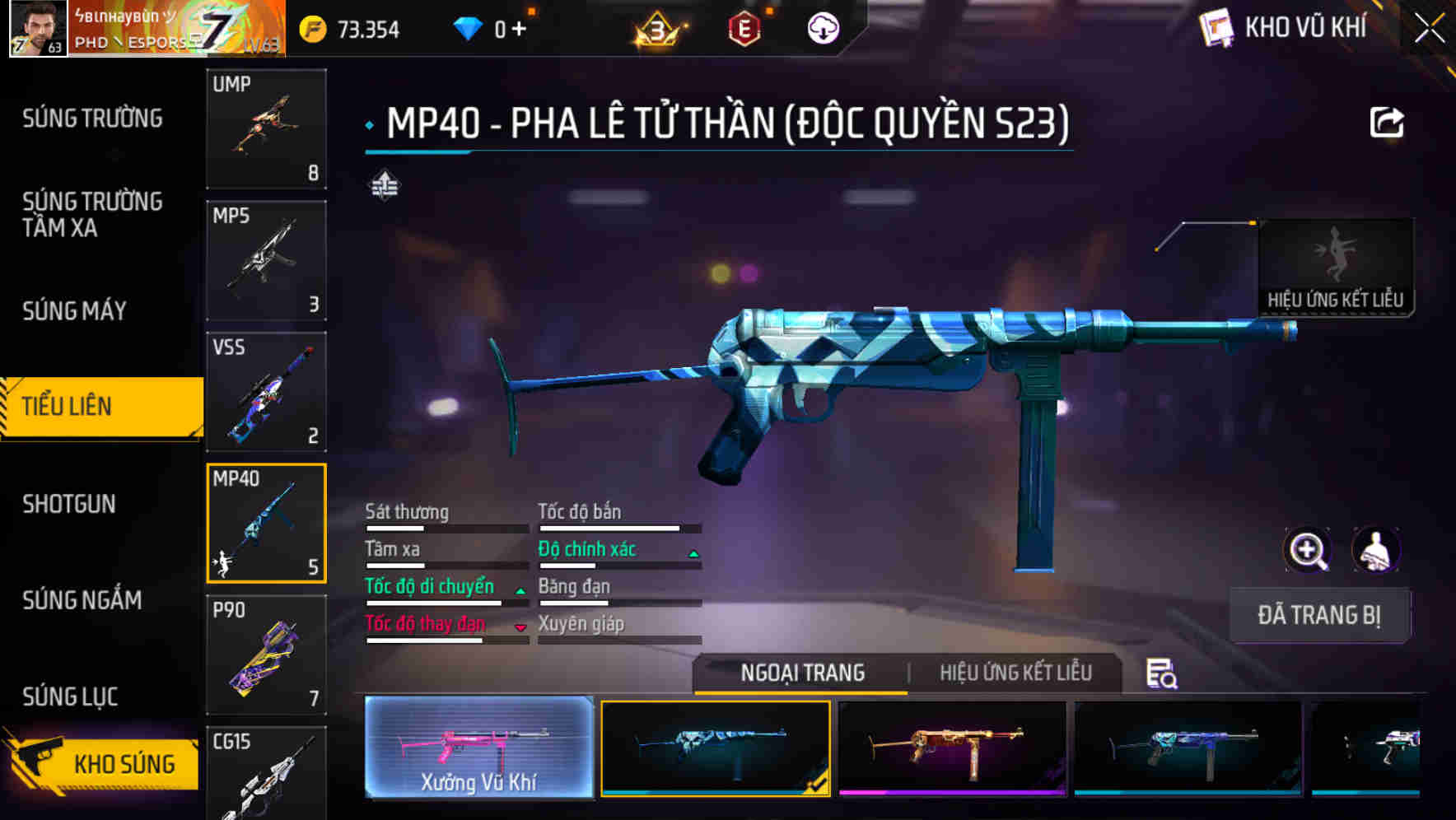Click the magnifier zoom icon near the weapon

[x=1307, y=550]
